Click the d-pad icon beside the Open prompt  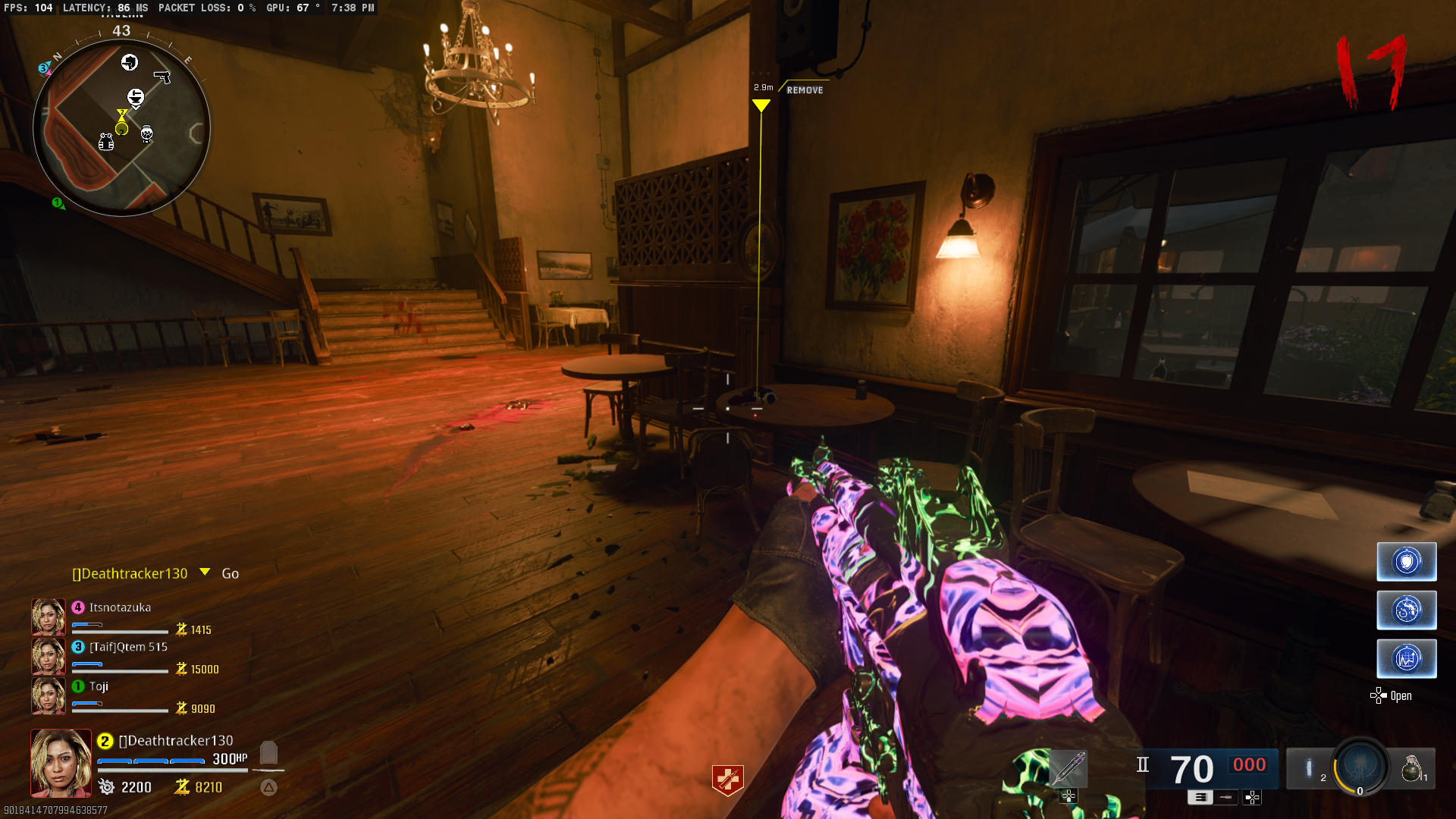click(1377, 695)
